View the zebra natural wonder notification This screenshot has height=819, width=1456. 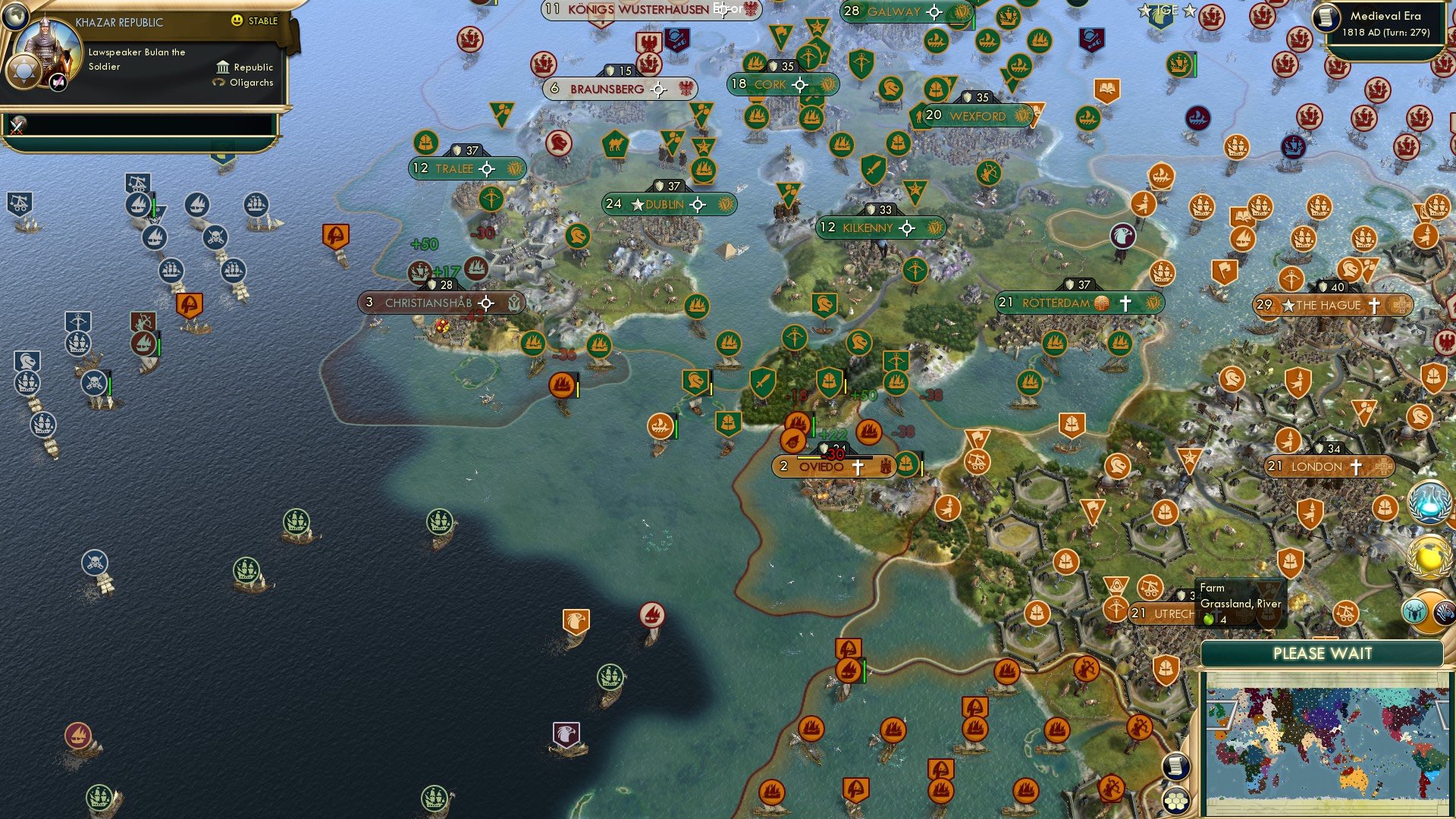[x=1442, y=613]
